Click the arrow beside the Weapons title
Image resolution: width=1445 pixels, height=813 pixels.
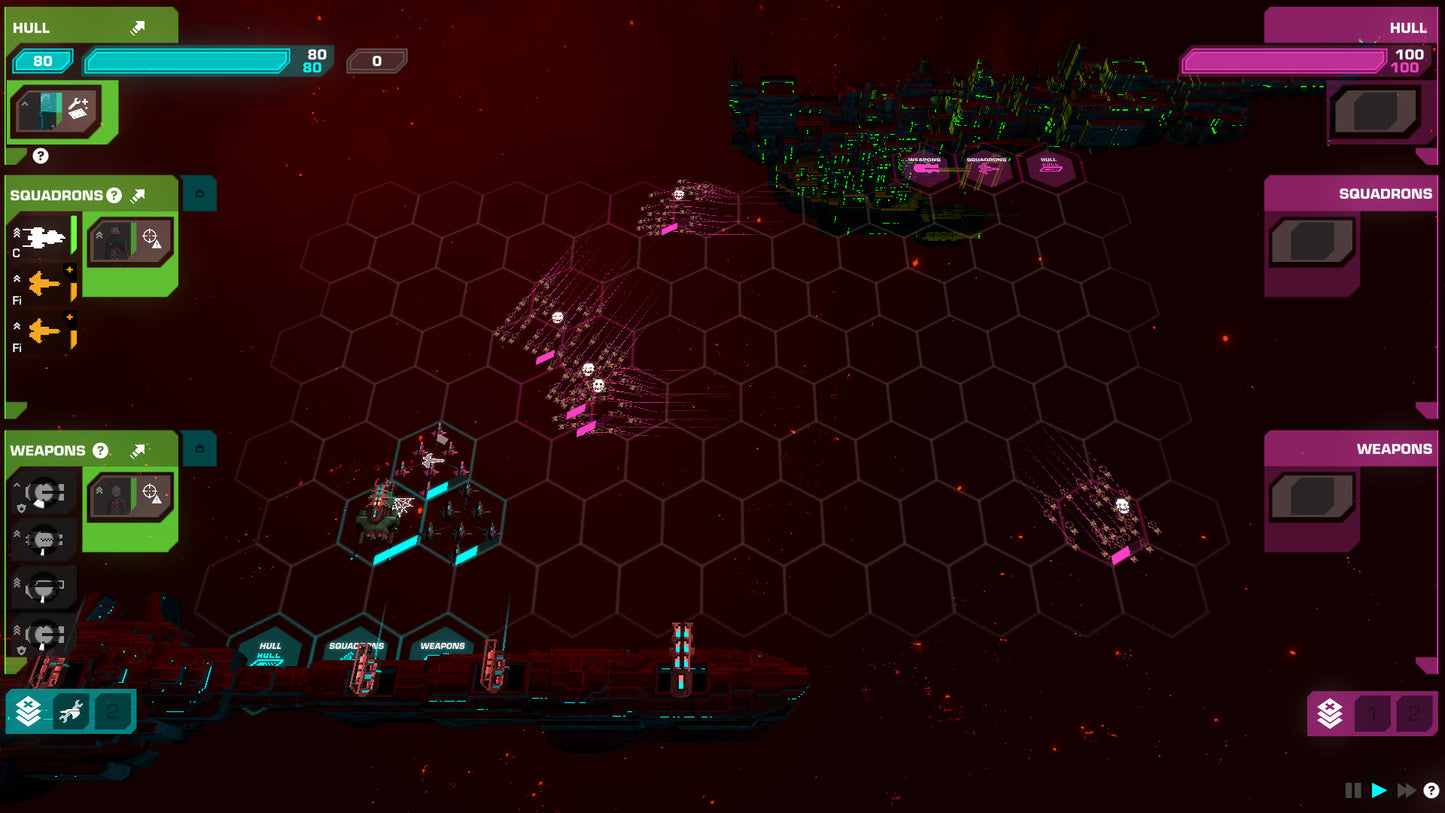pos(138,451)
